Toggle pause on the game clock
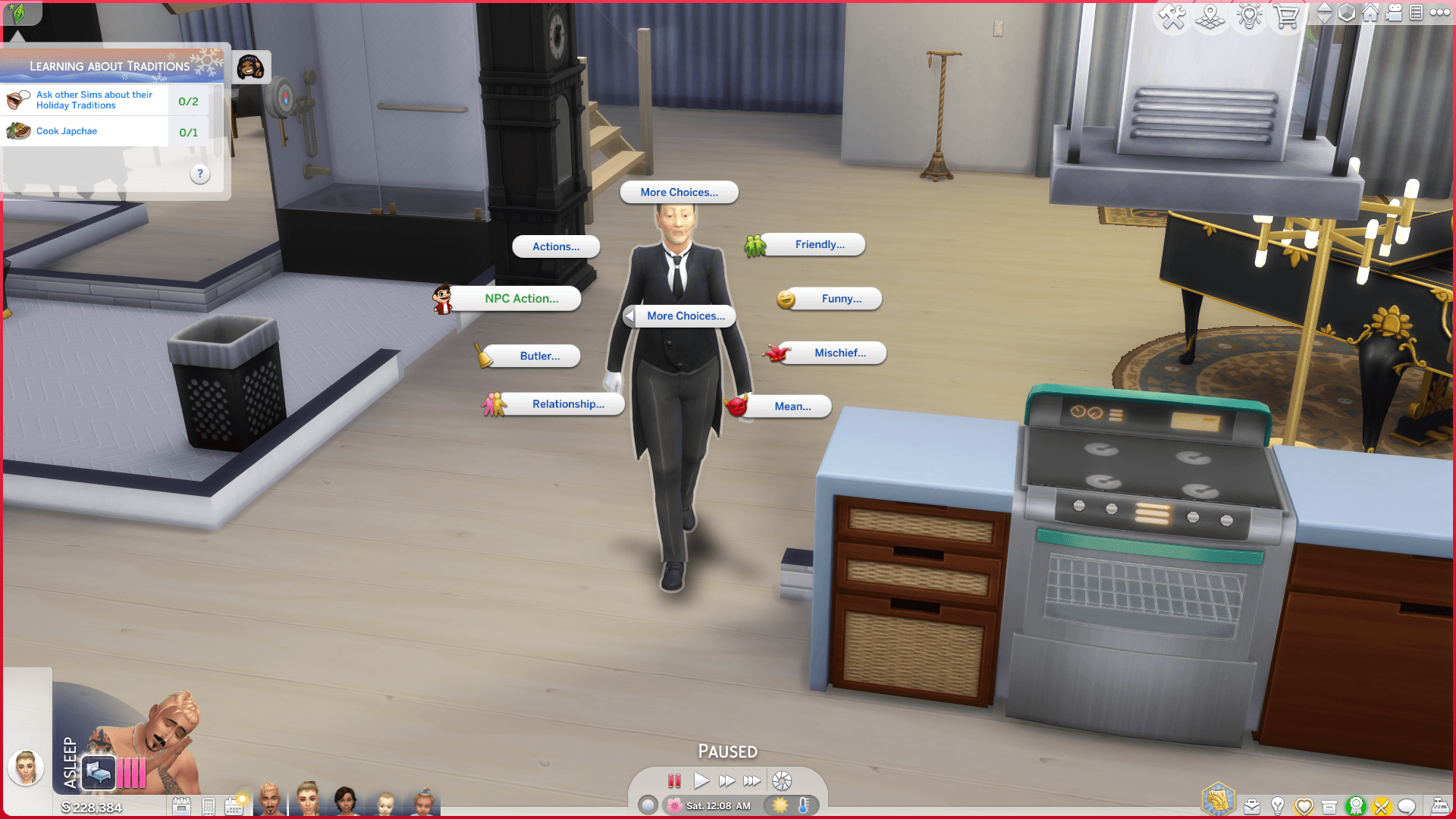Screen dimensions: 1456x819 point(673,780)
